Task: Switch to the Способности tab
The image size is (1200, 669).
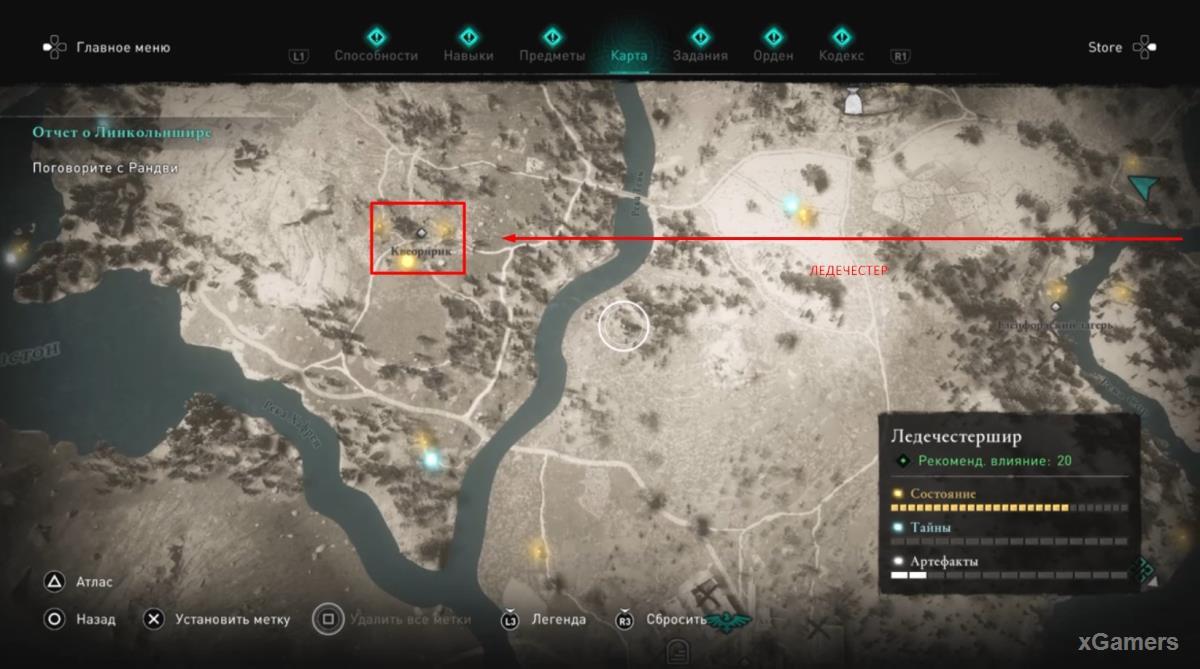Action: 376,55
